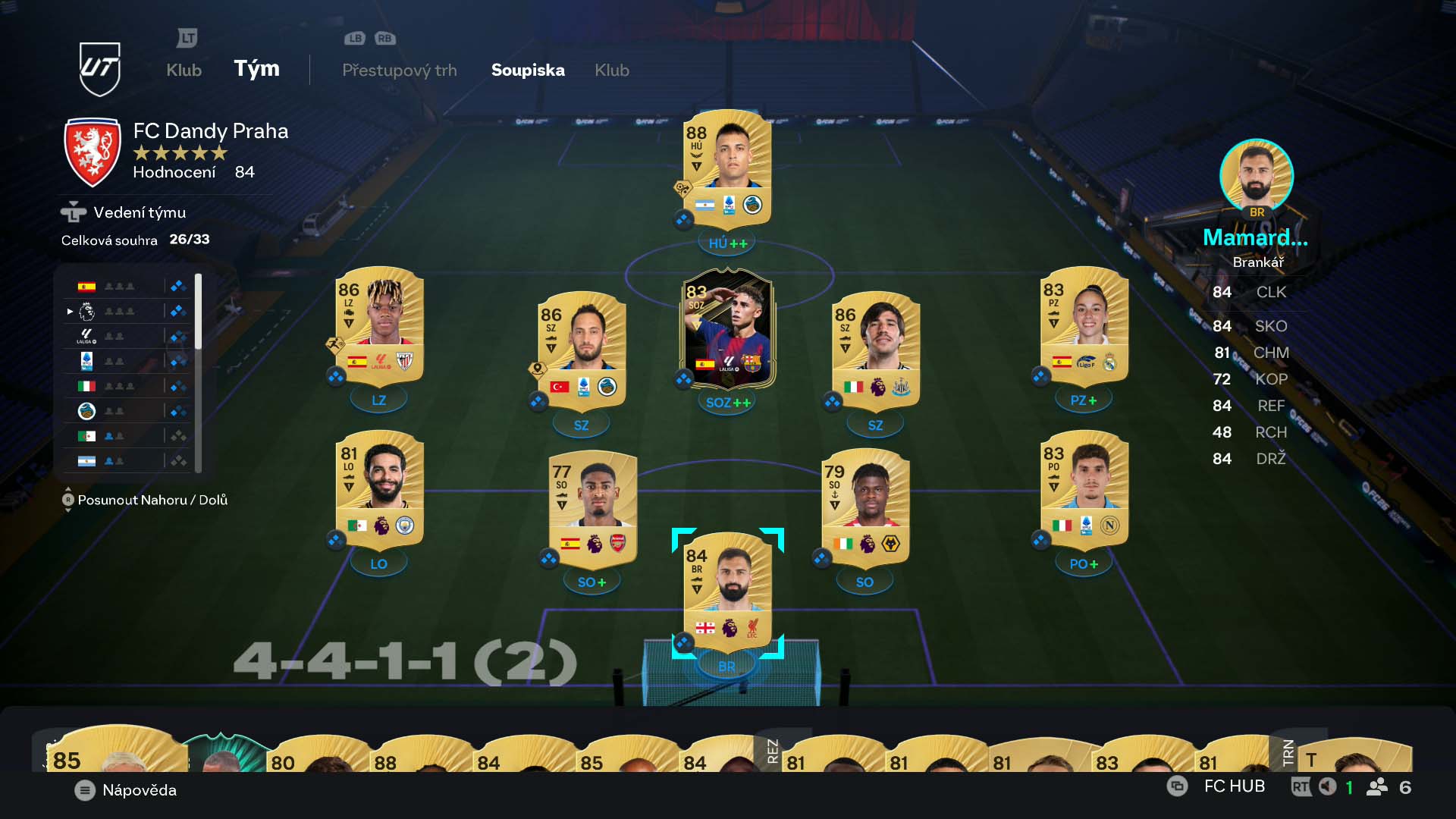Select the 83 SOZ special Barcelona card
Image resolution: width=1456 pixels, height=819 pixels.
click(727, 330)
